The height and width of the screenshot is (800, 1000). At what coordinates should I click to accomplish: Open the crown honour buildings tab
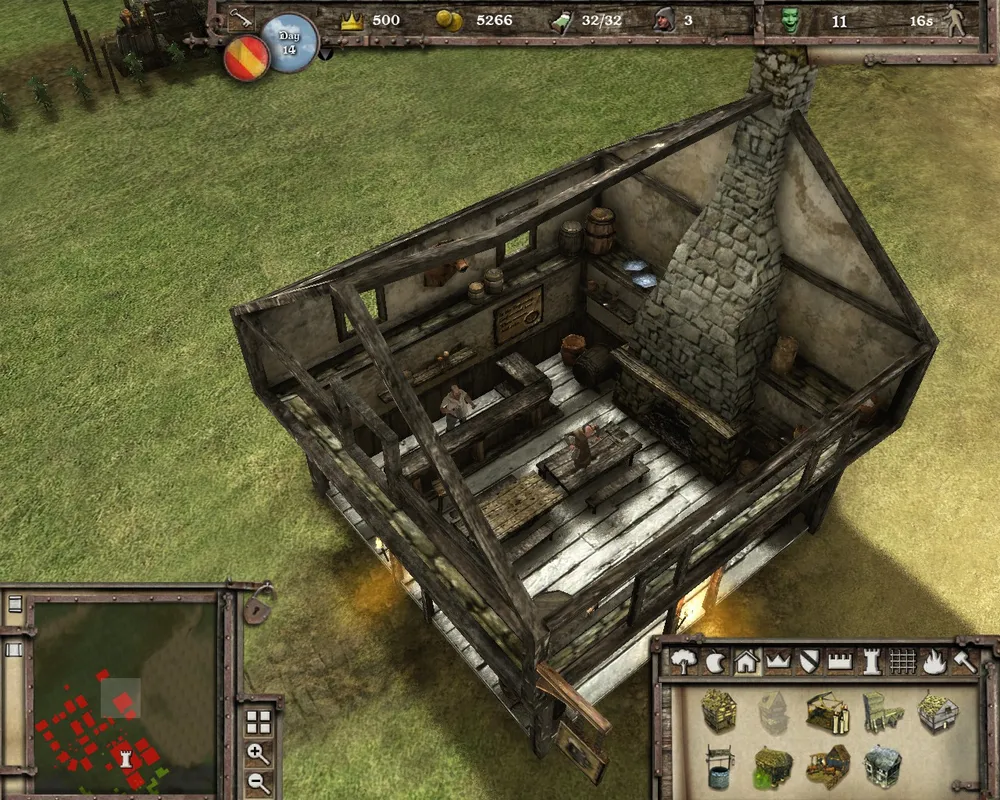(x=777, y=660)
